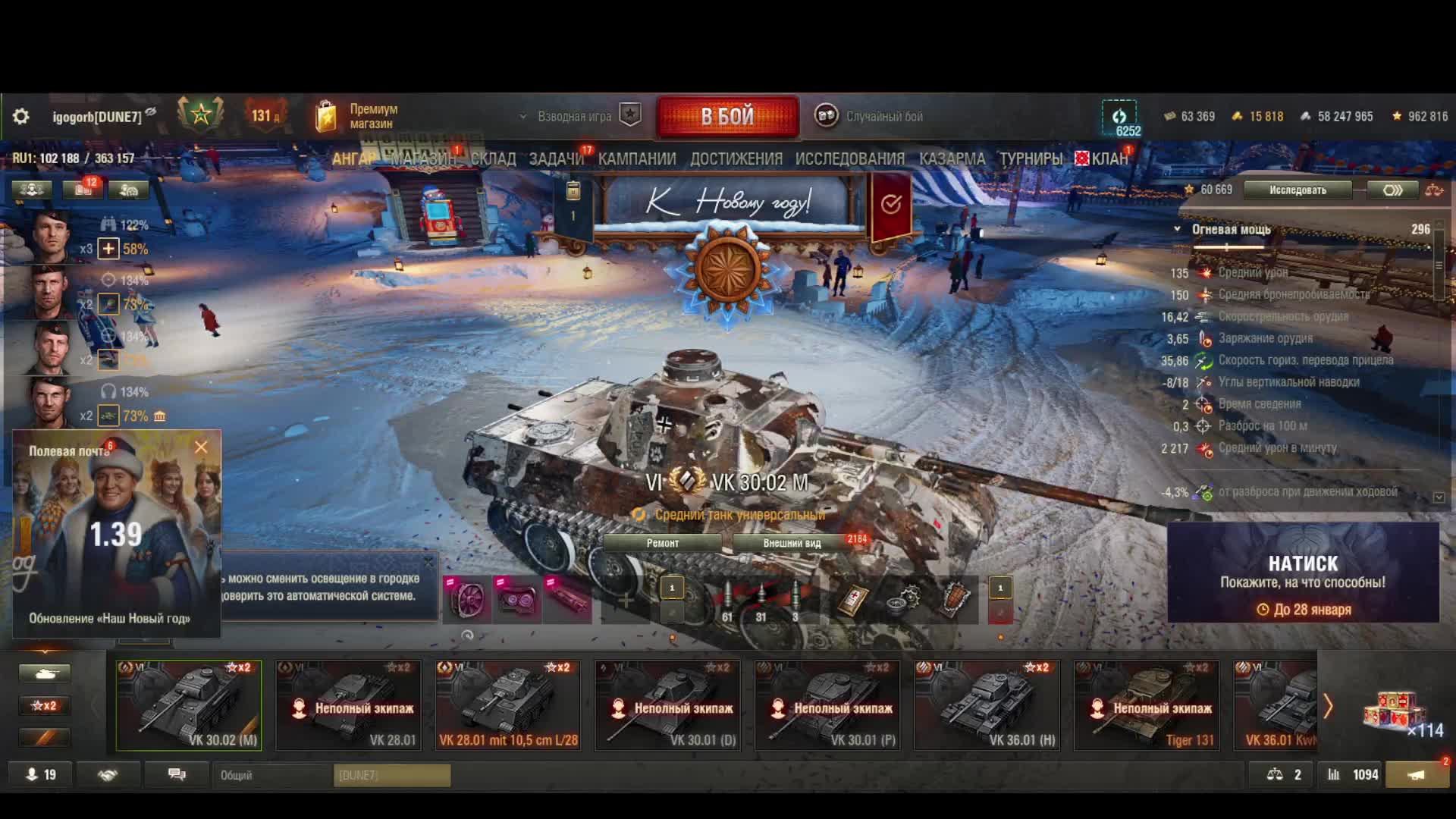Open the settings gear menu
1456x819 pixels.
click(x=21, y=116)
